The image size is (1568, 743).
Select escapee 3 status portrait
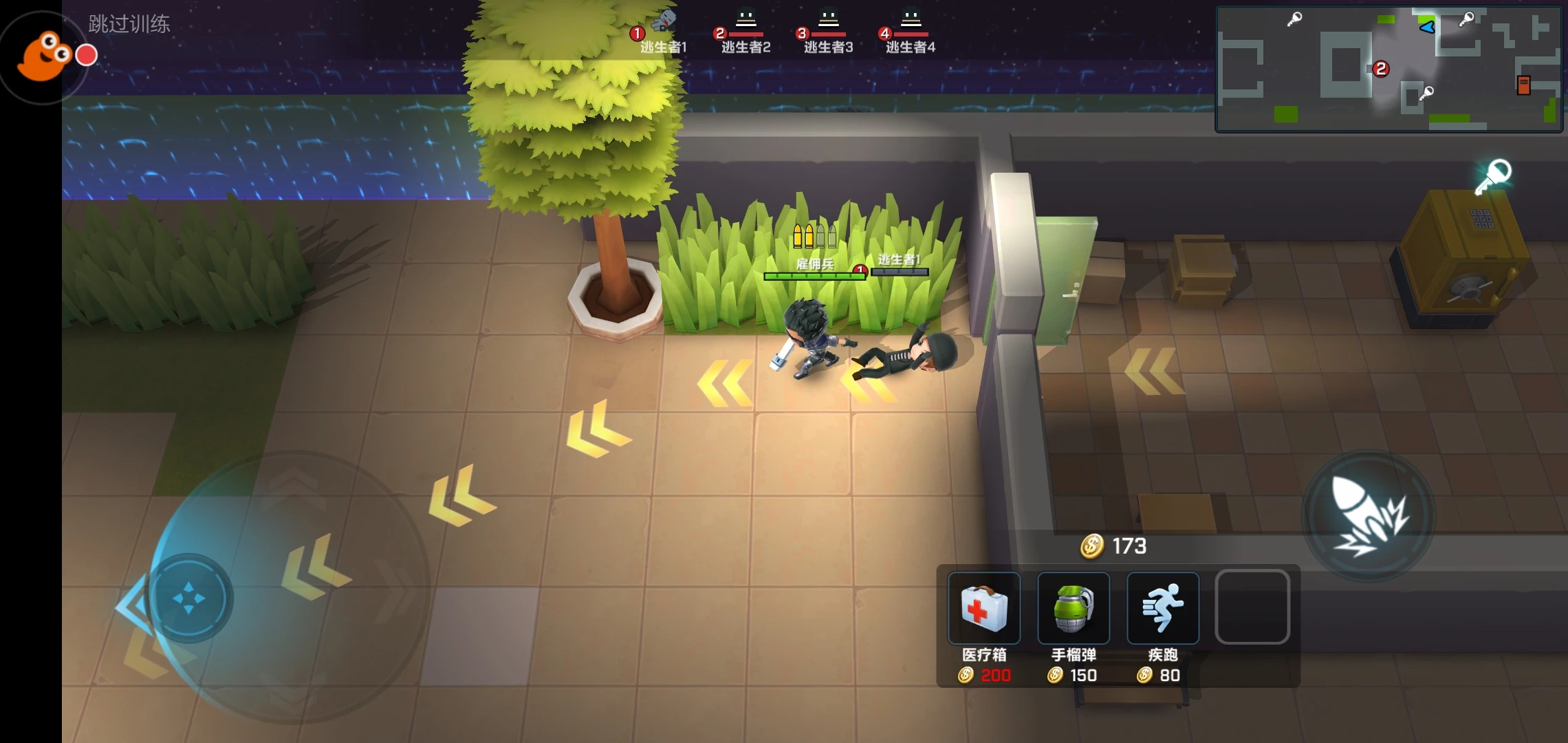[828, 30]
